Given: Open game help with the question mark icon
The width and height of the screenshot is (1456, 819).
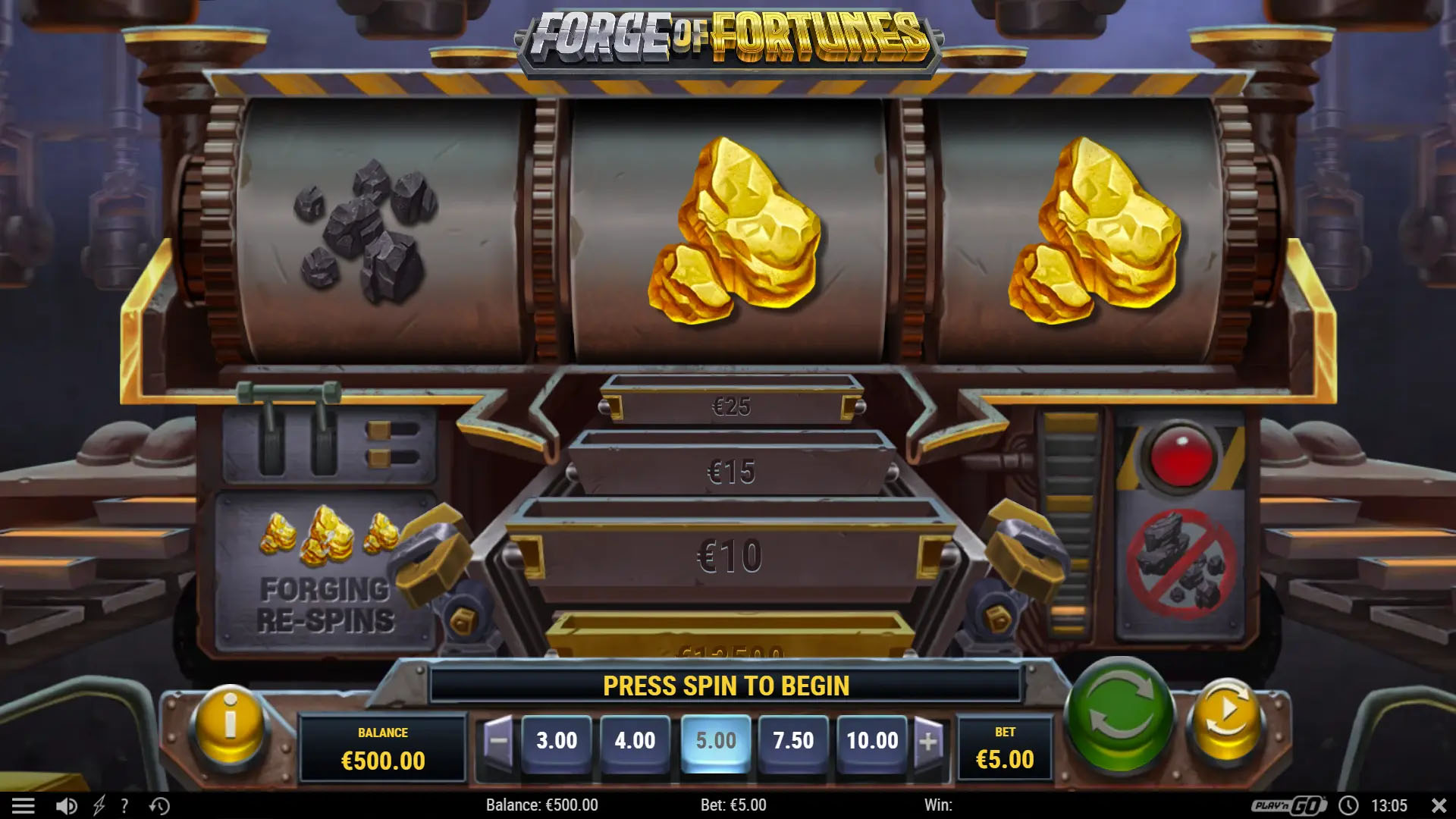Looking at the screenshot, I should pyautogui.click(x=124, y=805).
